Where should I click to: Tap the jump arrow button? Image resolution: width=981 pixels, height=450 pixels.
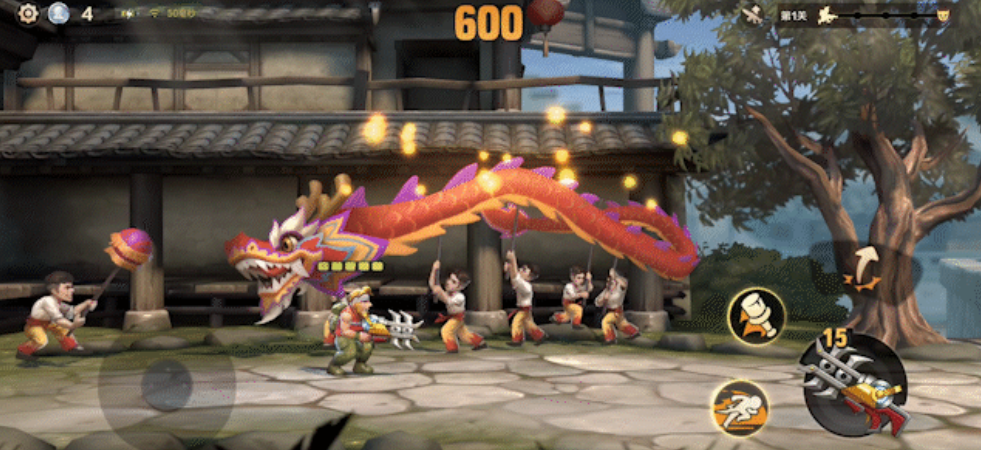click(862, 267)
